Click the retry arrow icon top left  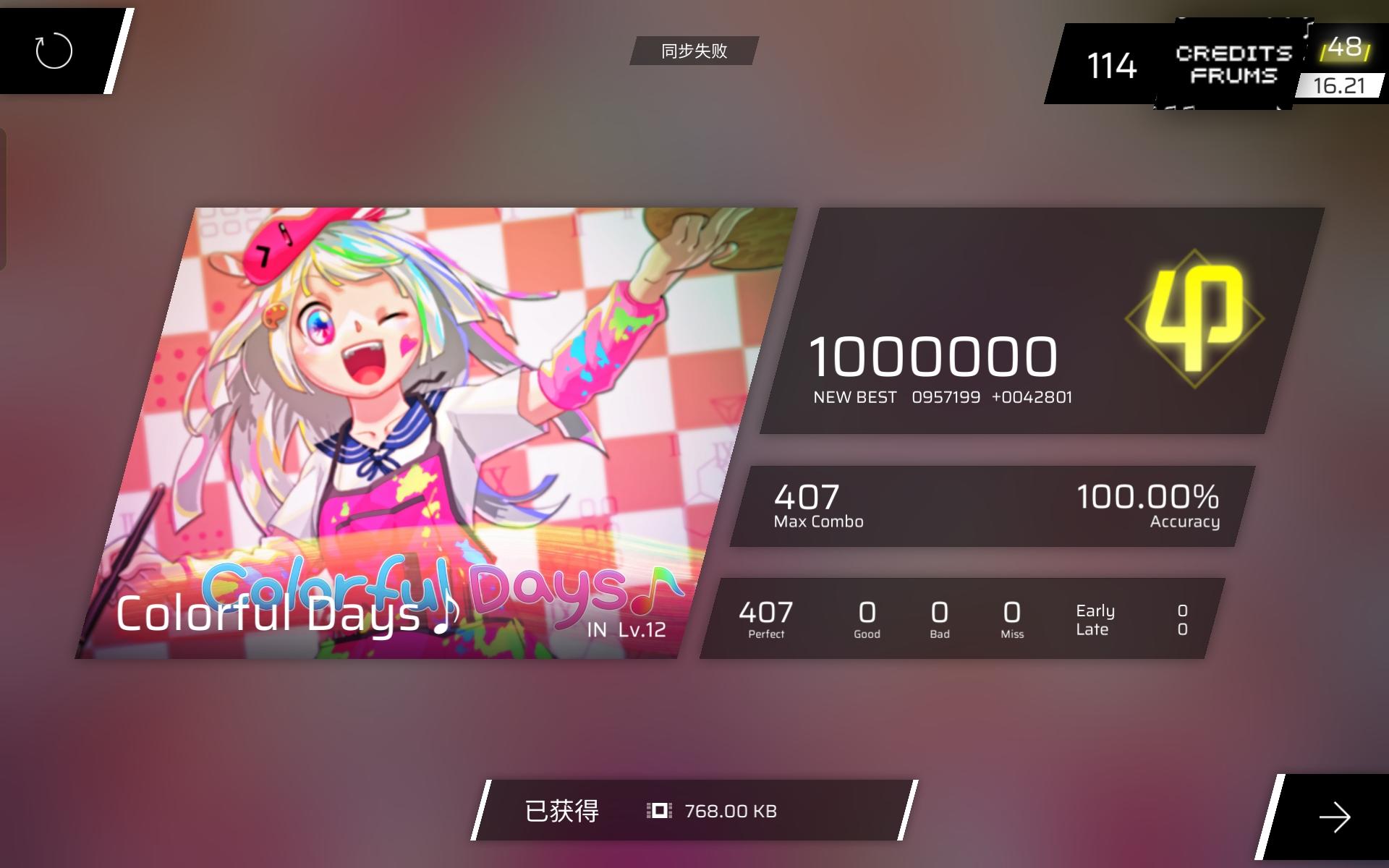(54, 51)
